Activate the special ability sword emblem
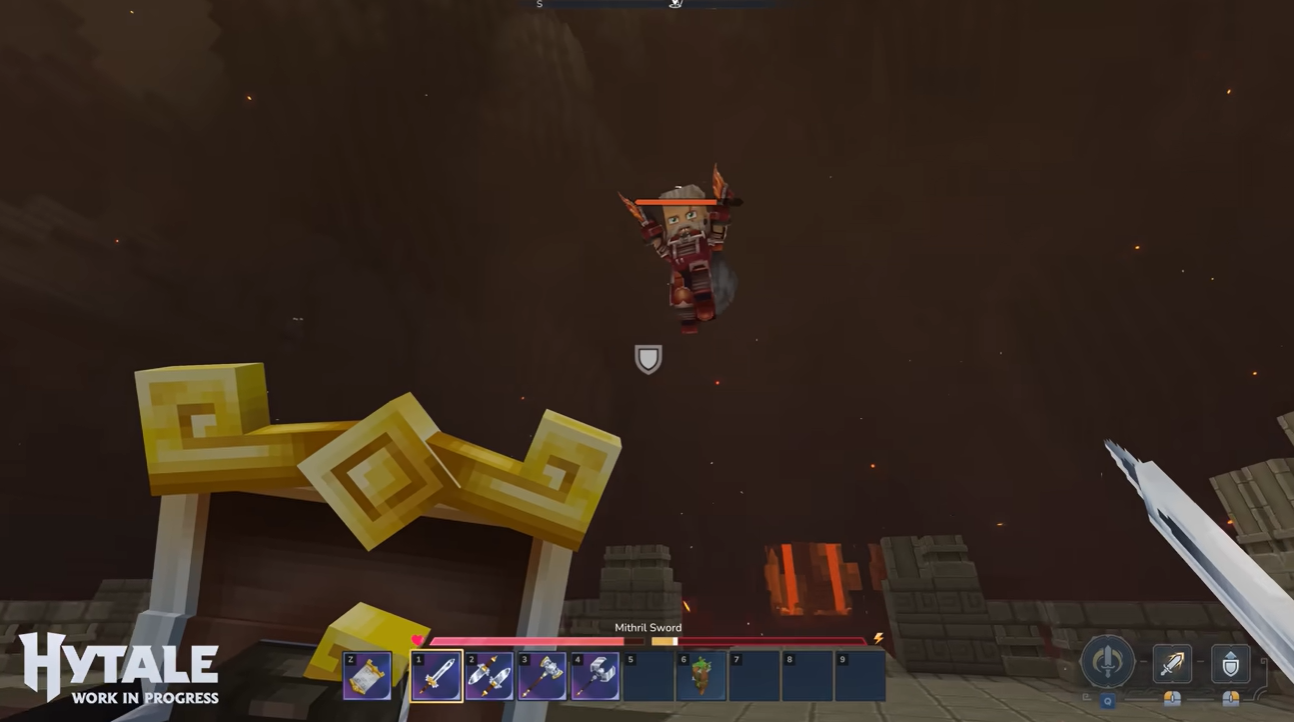Viewport: 1294px width, 722px height. (x=1107, y=663)
